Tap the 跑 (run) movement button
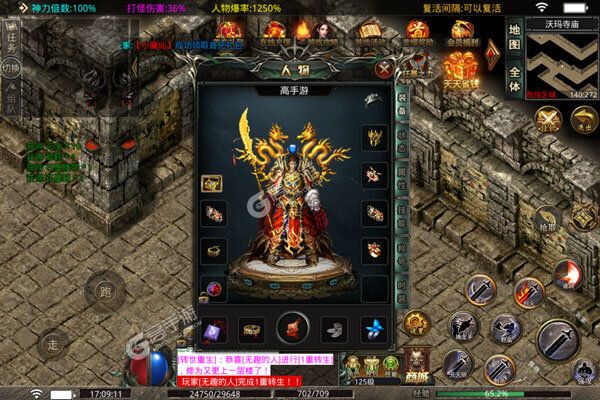Screen dimensions: 600x400 (x=103, y=292)
